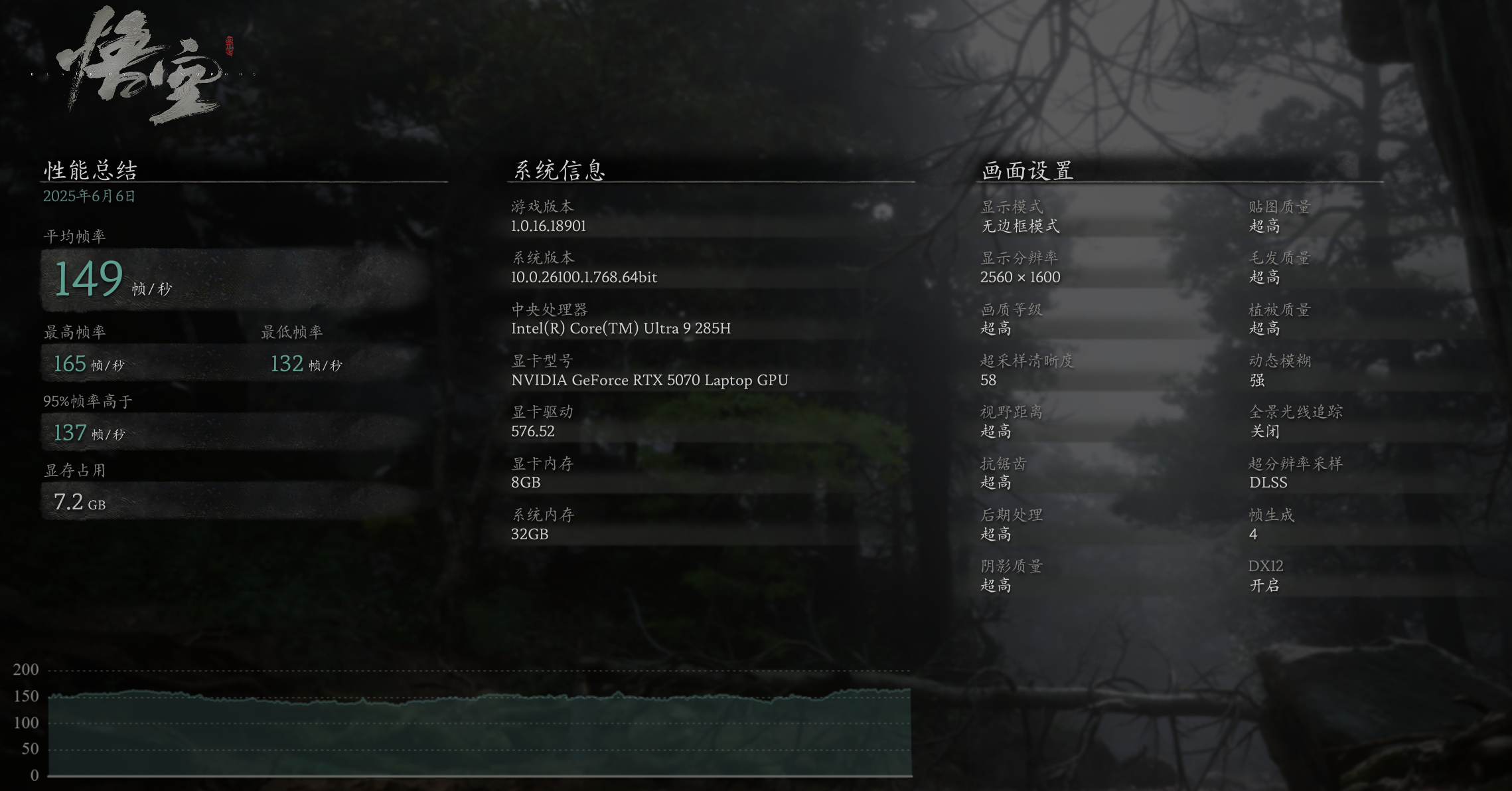
Task: Select the NVIDIA GeForce RTX 5070 GPU entry
Action: 649,380
